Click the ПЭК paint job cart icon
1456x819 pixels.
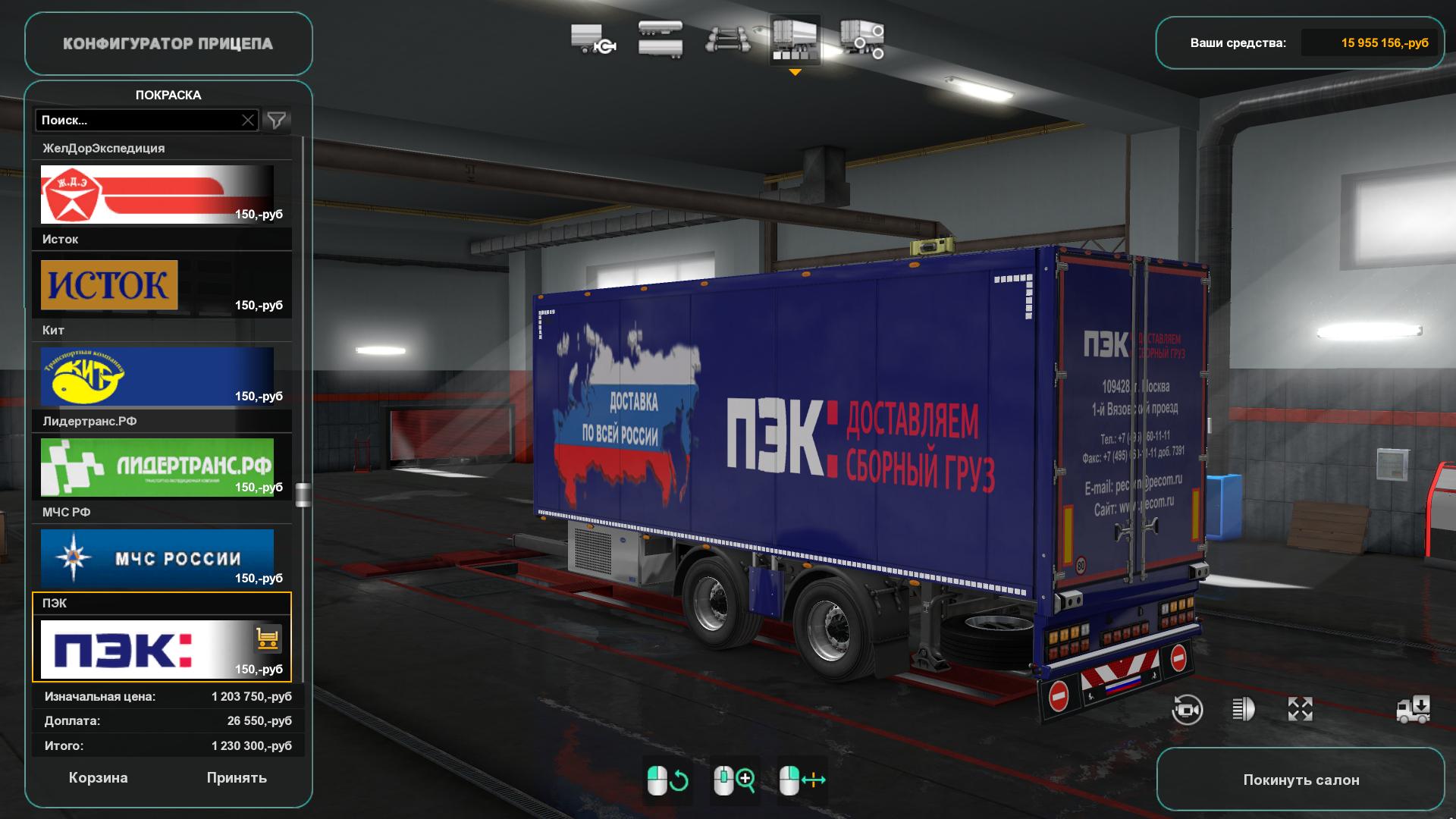tap(268, 639)
